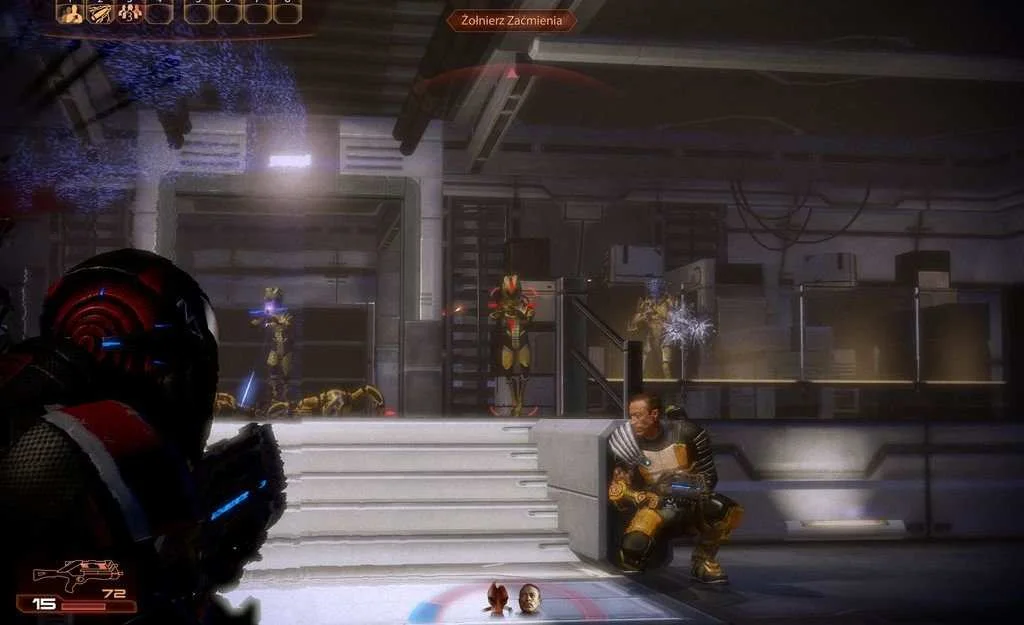Click the equipped weapon outline icon
Viewport: 1024px width, 625px height.
point(76,575)
